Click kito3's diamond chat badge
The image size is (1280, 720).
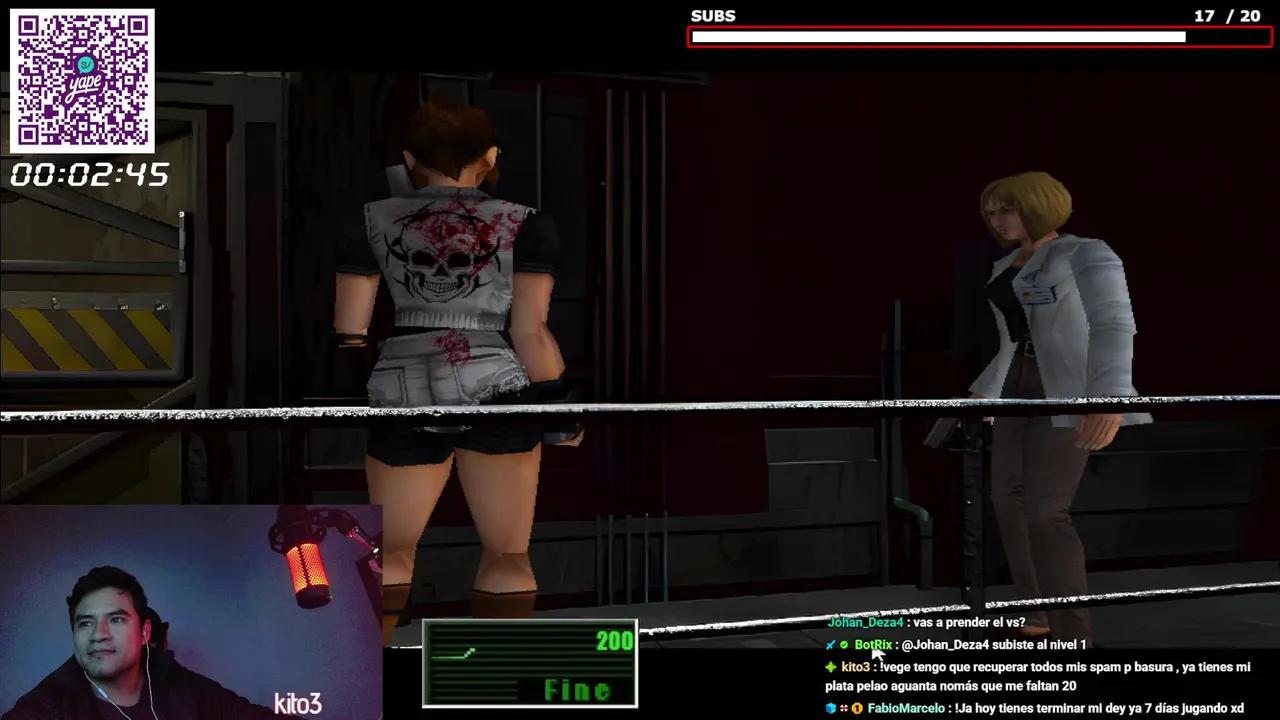832,667
